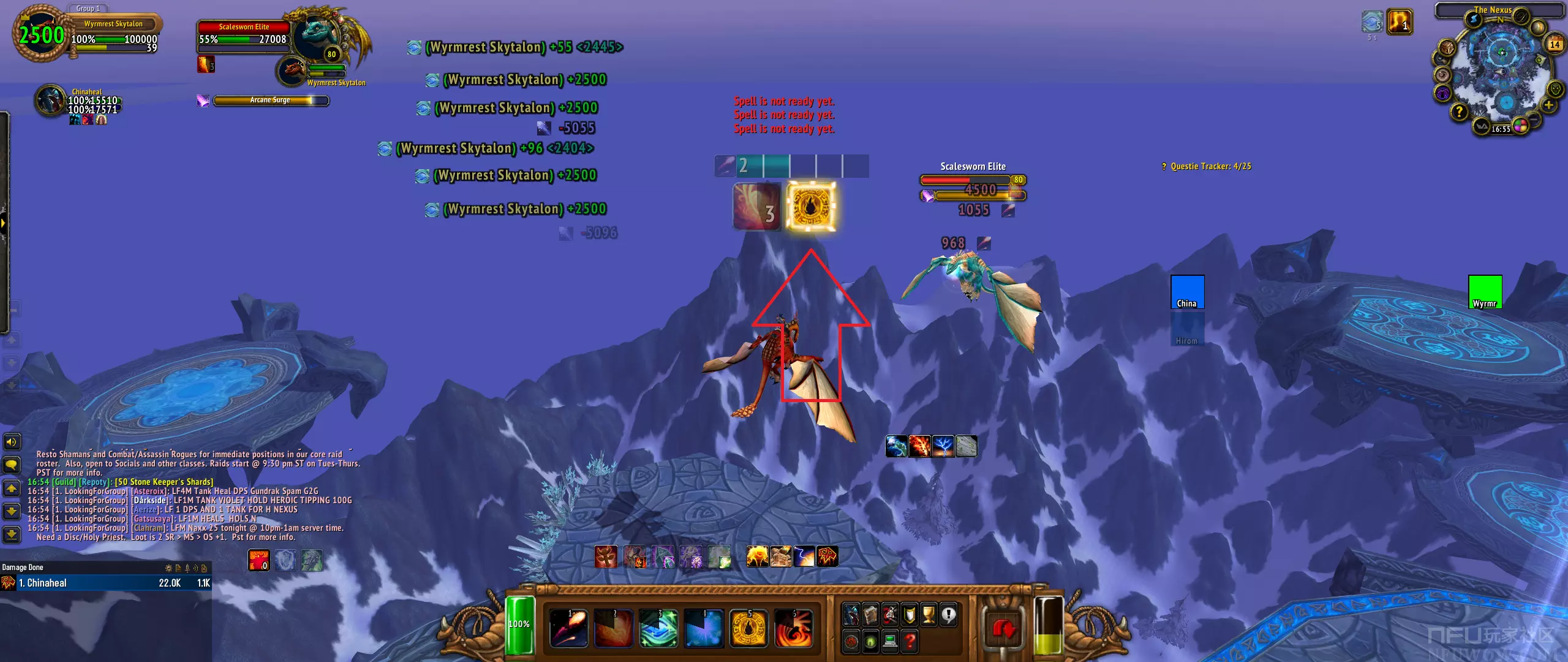Click the minimap zoom-in plus button
The image size is (1568, 662).
coord(1548,105)
